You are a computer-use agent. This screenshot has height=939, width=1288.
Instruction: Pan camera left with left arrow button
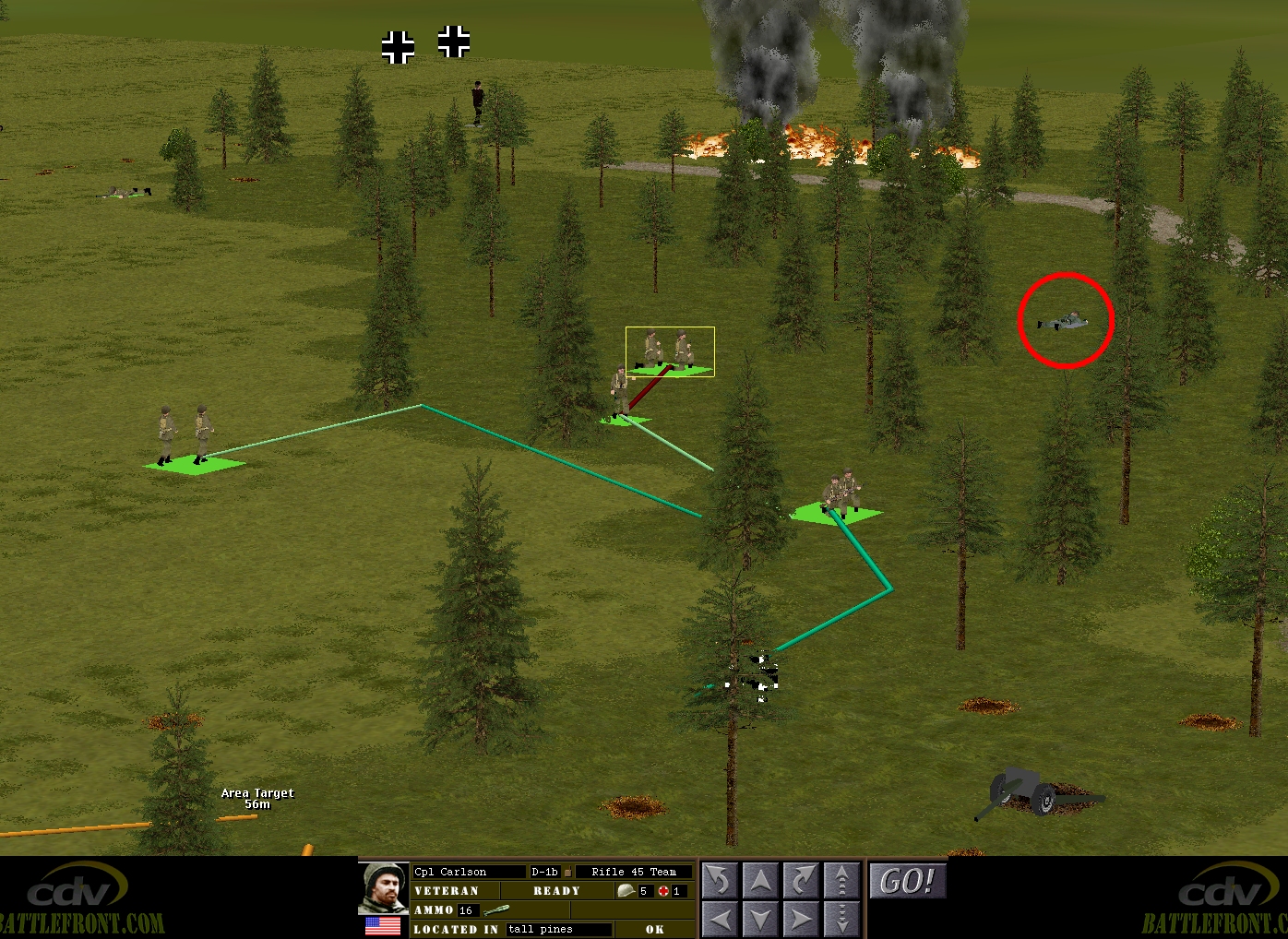point(719,919)
